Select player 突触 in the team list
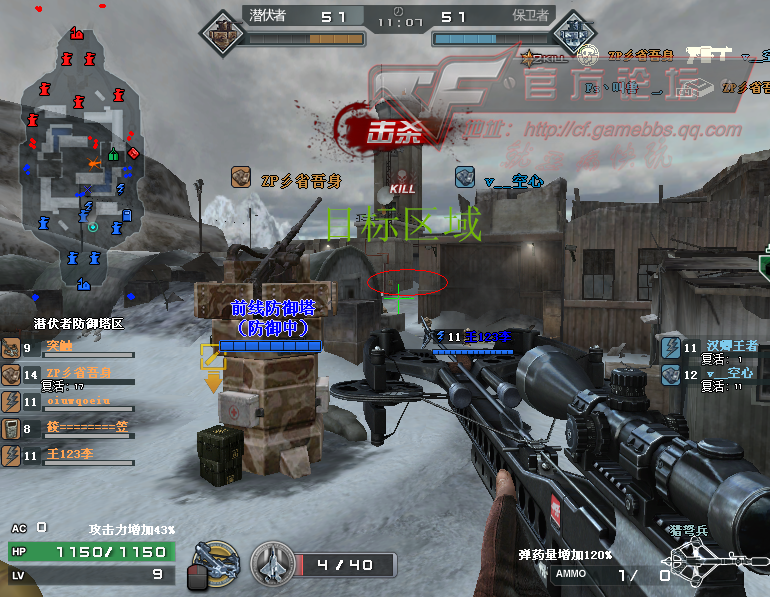Viewport: 770px width, 597px height. pyautogui.click(x=70, y=347)
